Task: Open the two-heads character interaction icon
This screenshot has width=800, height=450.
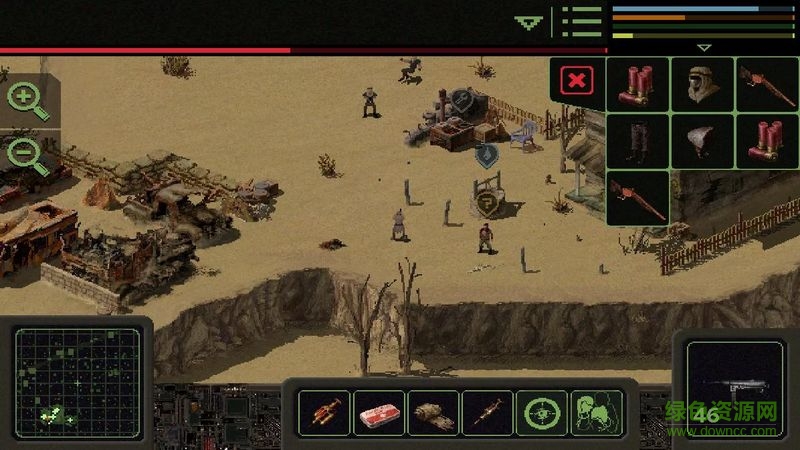Action: [x=596, y=412]
